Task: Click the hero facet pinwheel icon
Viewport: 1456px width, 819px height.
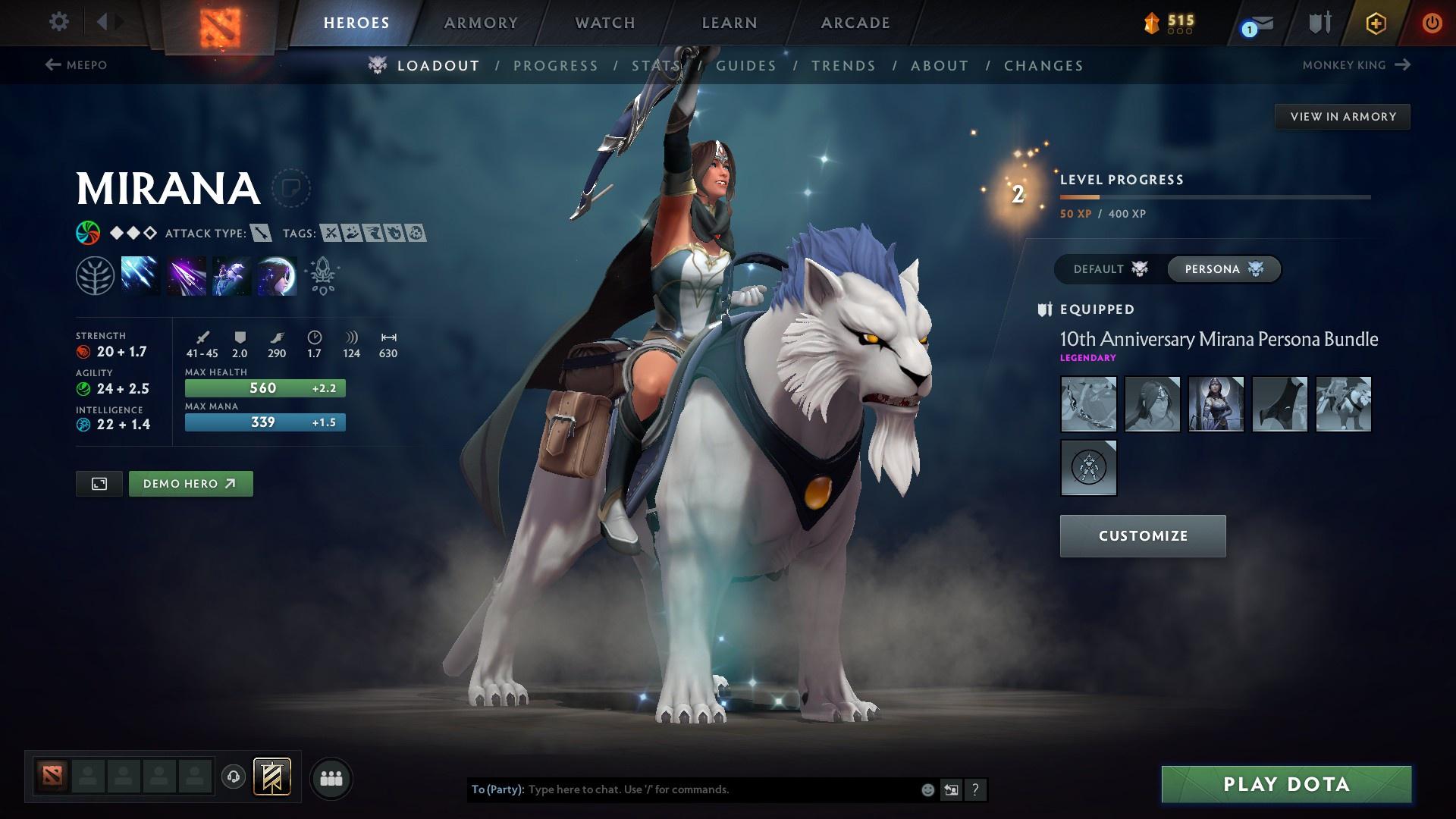Action: pos(89,233)
